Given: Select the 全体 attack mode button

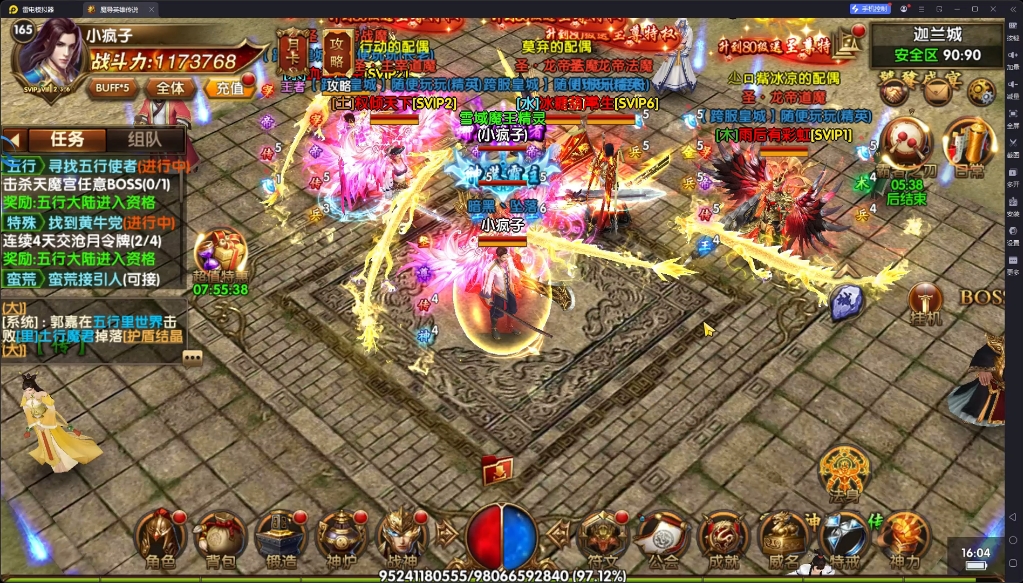Looking at the screenshot, I should [170, 87].
